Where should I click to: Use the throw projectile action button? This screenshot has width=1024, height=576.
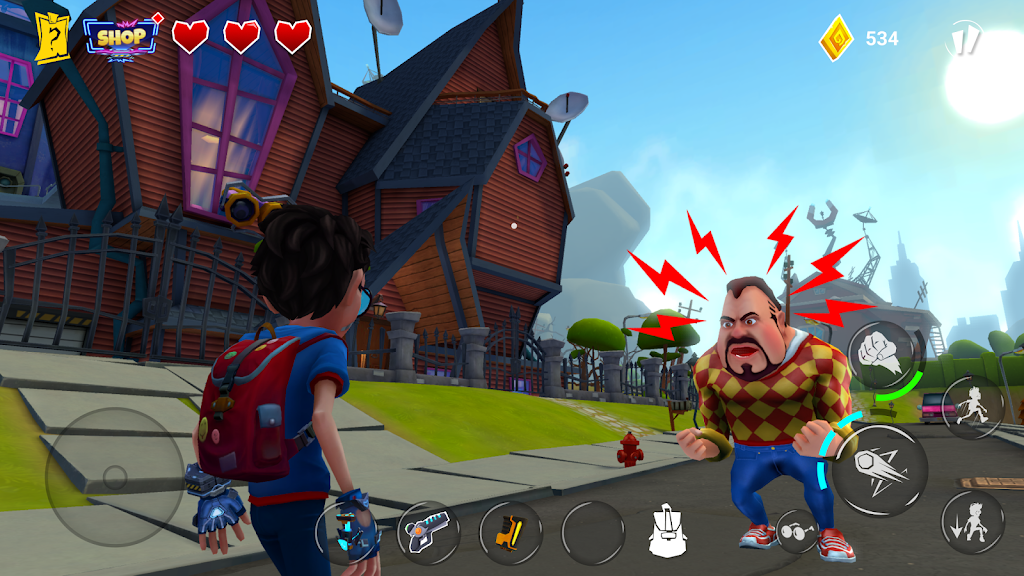pyautogui.click(x=880, y=470)
